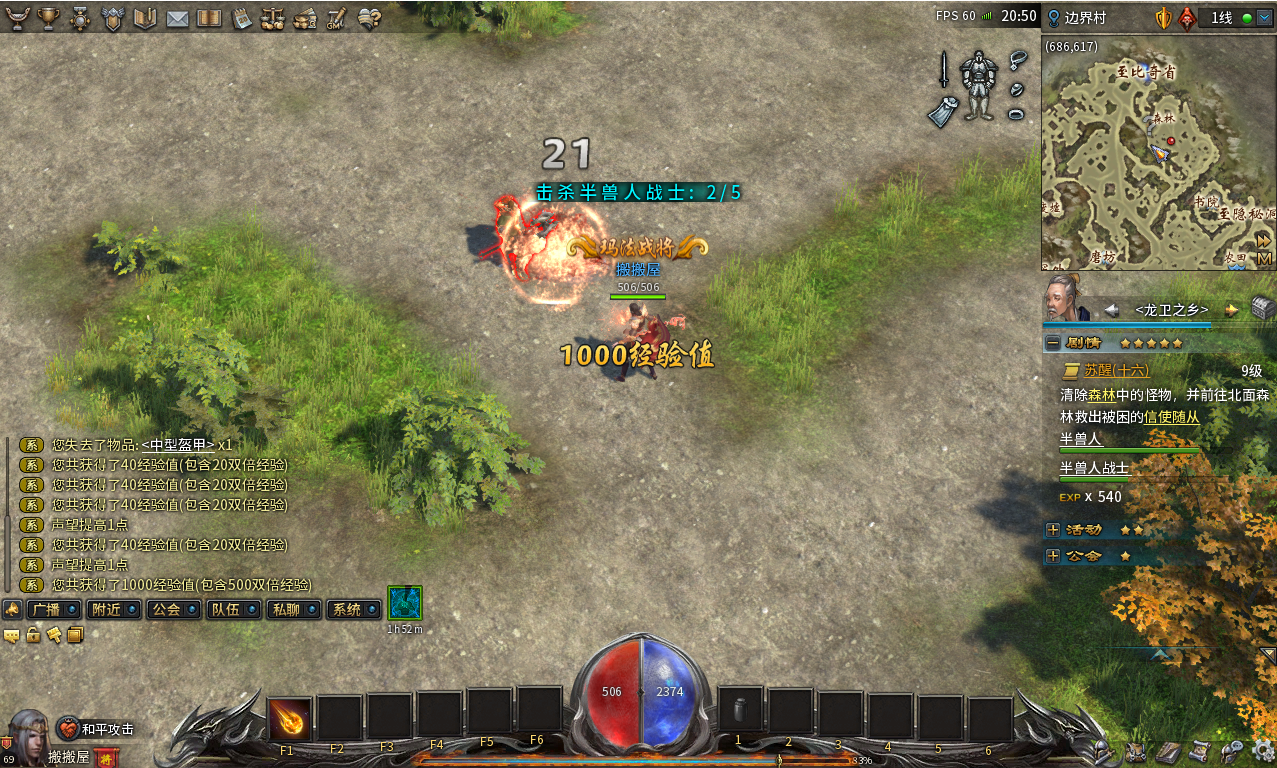Expand the 活动 quest section
Image resolution: width=1277 pixels, height=768 pixels.
click(1052, 529)
